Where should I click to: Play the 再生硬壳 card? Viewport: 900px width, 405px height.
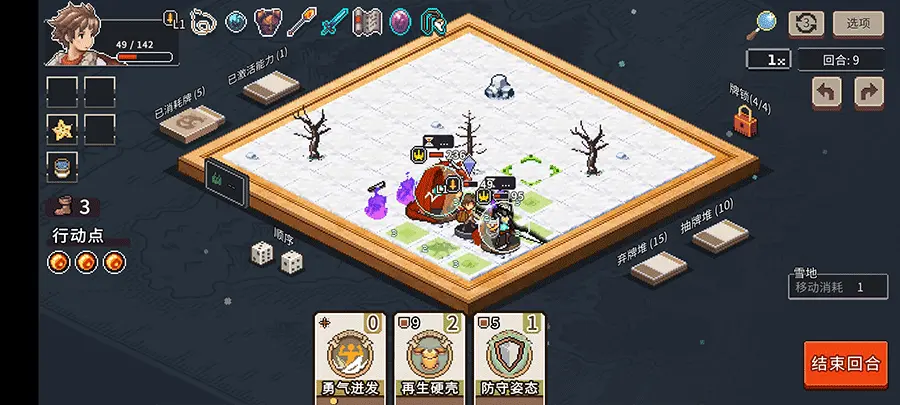[429, 357]
